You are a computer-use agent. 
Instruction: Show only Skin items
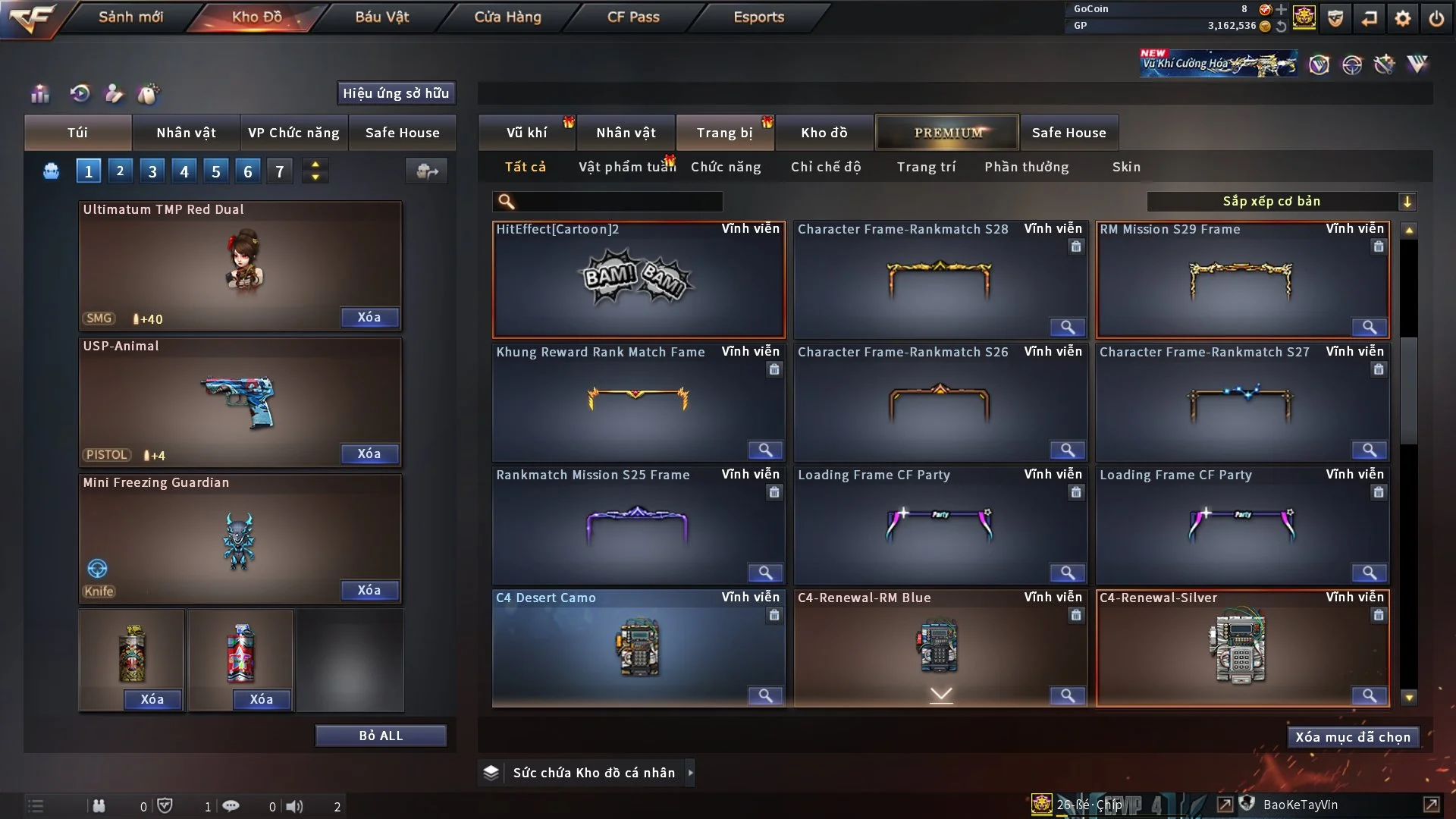(1126, 167)
